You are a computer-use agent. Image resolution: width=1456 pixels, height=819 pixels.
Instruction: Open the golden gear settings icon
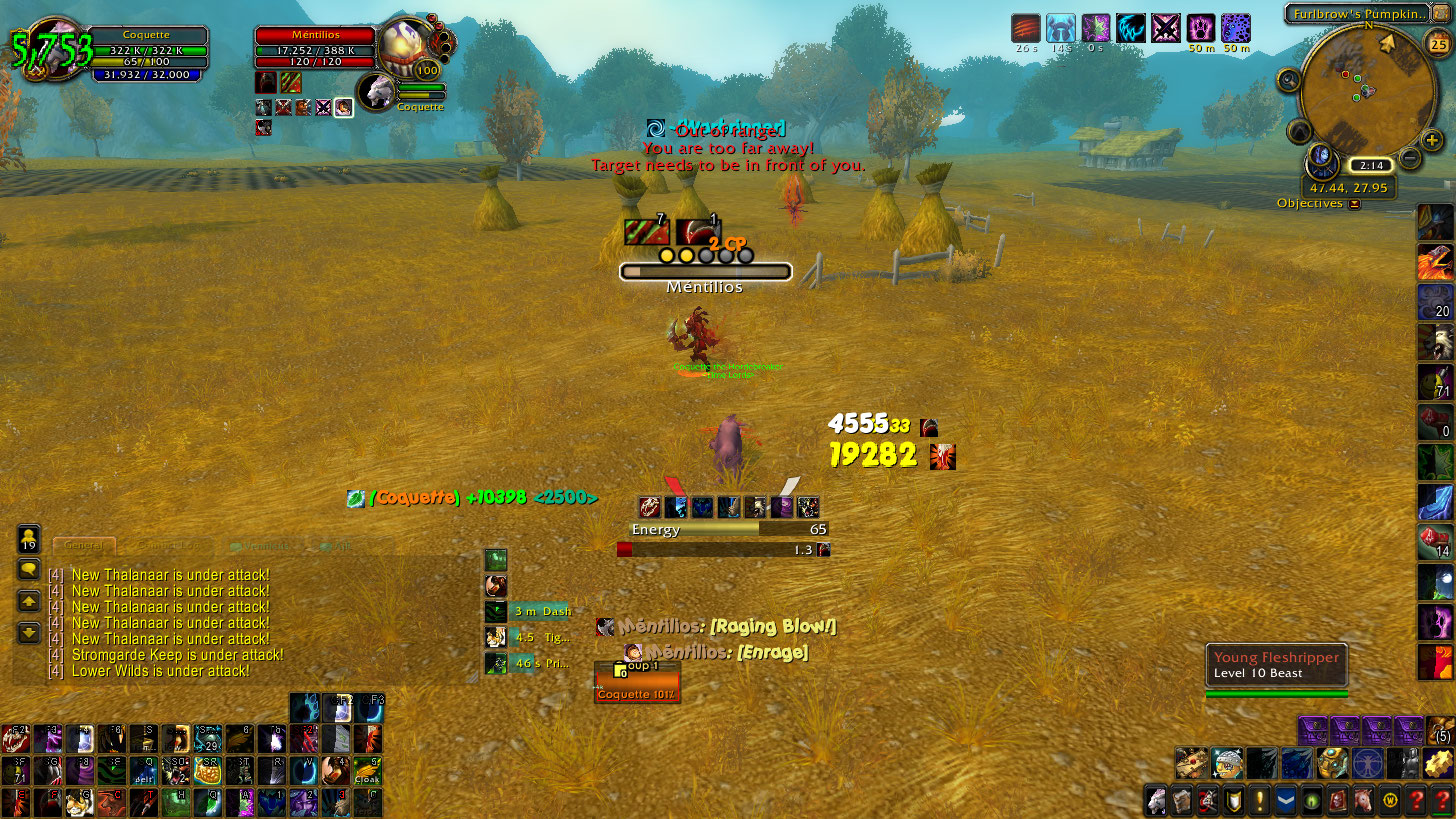(1438, 764)
